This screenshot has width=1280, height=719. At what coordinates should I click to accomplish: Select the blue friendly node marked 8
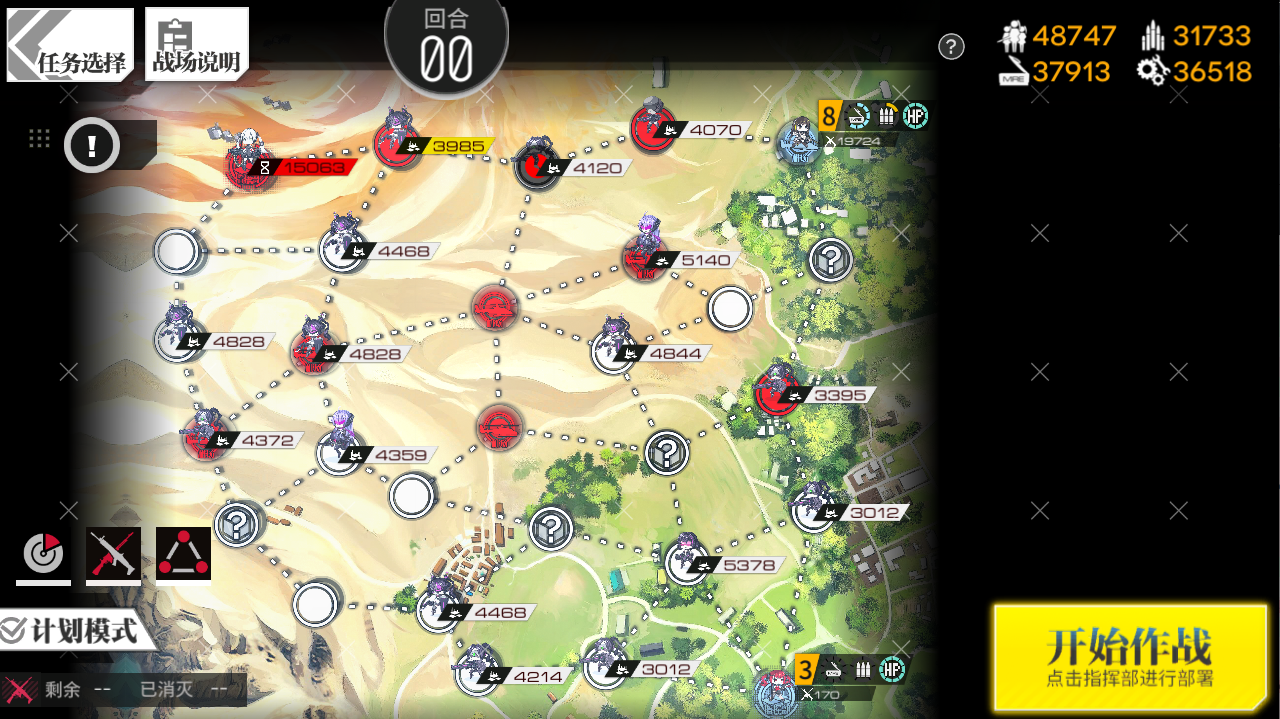click(800, 142)
